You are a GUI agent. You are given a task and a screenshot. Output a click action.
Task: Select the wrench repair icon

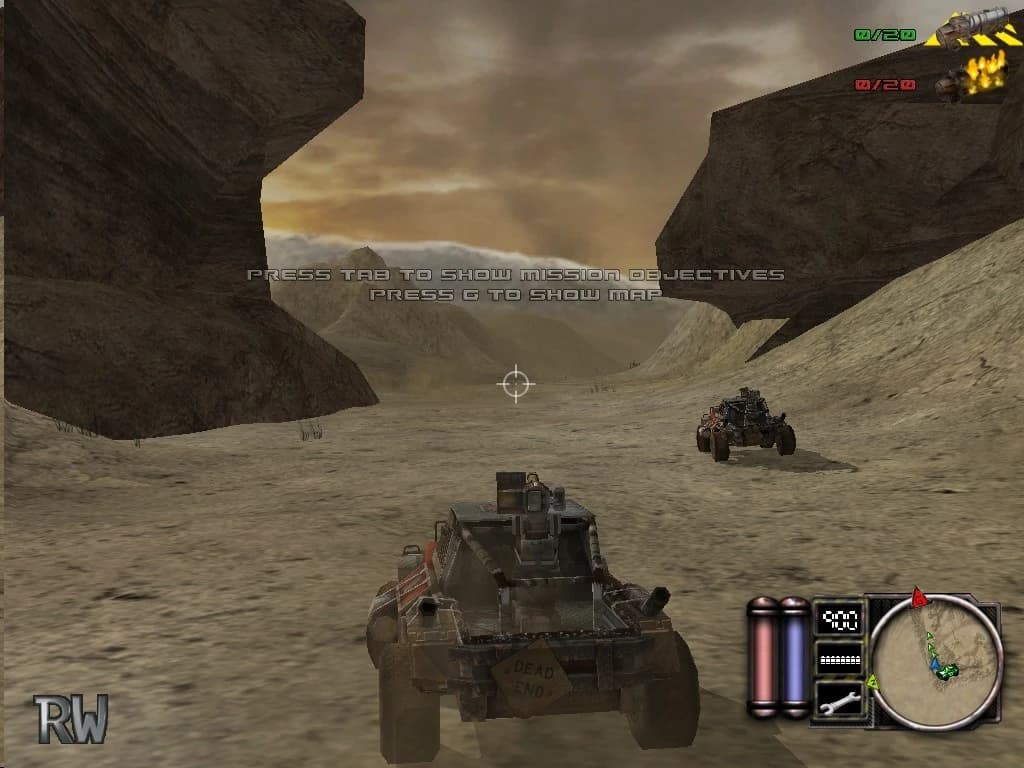(840, 699)
